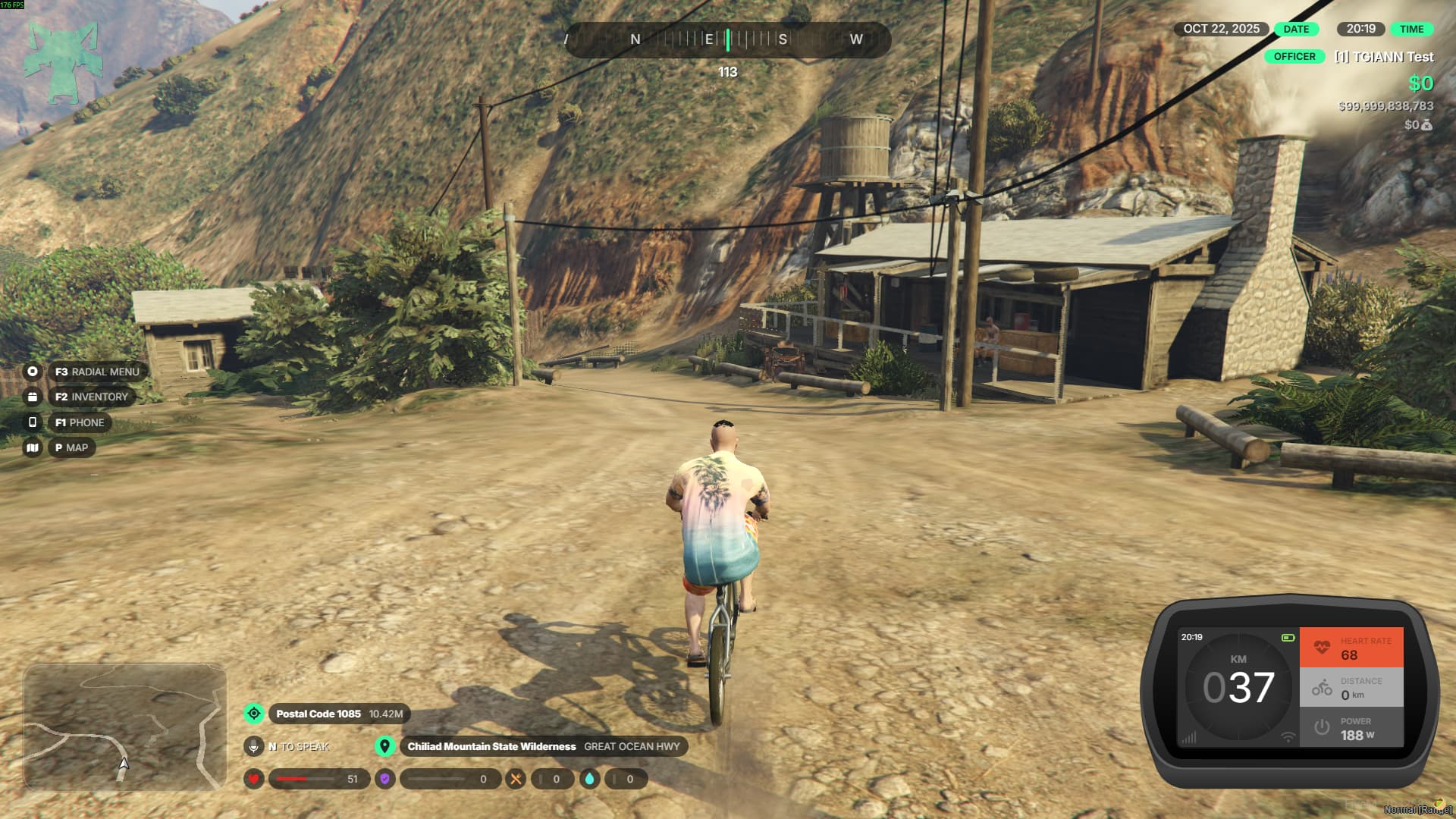Image resolution: width=1456 pixels, height=819 pixels.
Task: Select the phone icon
Action: [33, 422]
